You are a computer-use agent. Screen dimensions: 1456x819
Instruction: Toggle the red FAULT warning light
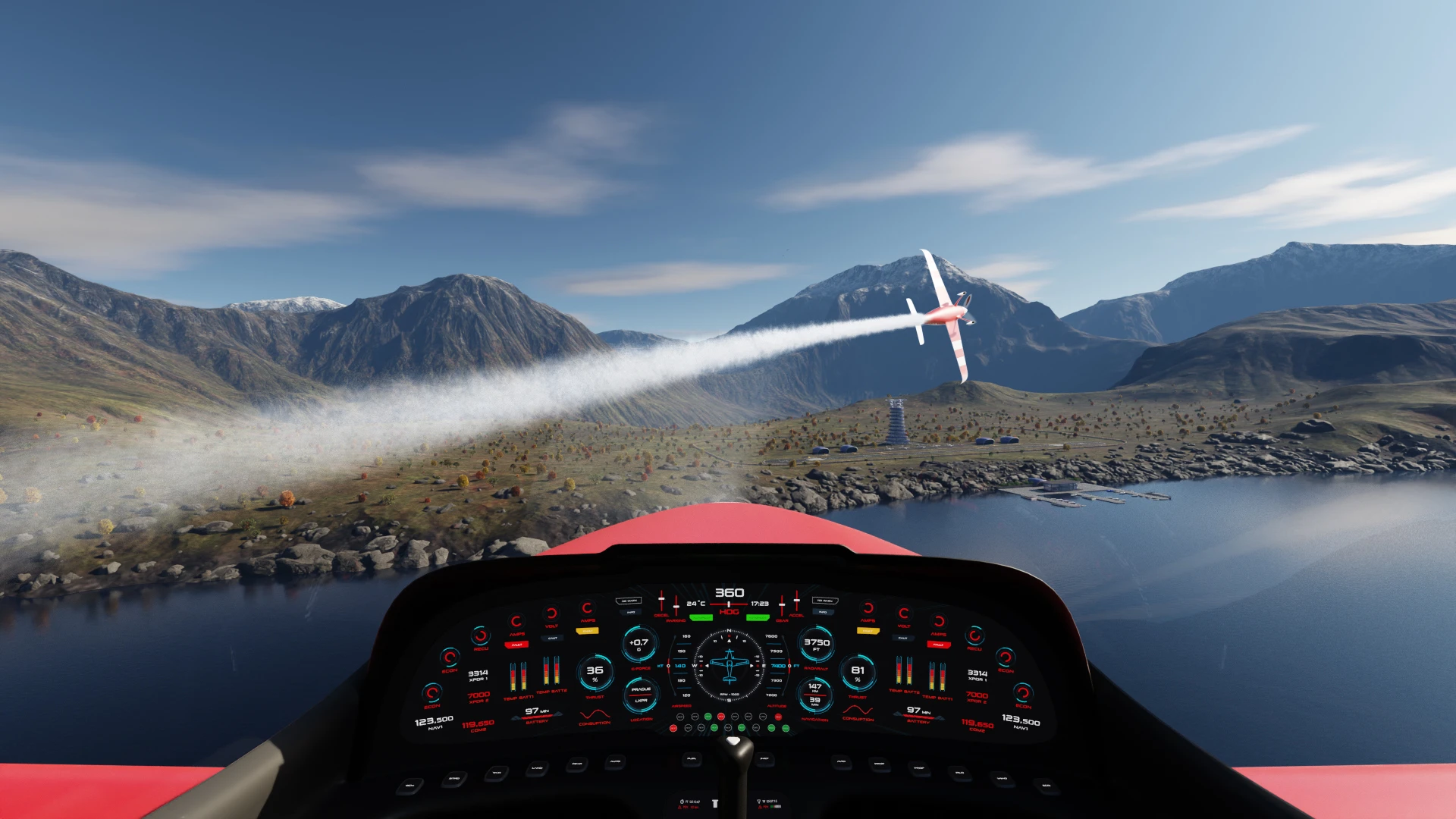[518, 645]
